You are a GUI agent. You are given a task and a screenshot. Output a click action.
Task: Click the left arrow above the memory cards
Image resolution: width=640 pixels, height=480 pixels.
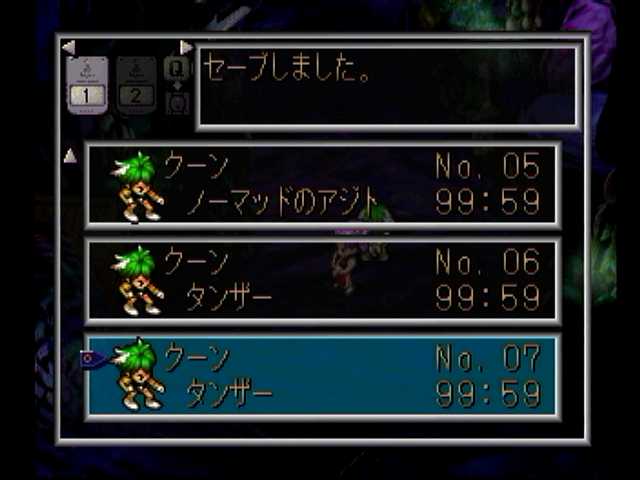[x=68, y=47]
